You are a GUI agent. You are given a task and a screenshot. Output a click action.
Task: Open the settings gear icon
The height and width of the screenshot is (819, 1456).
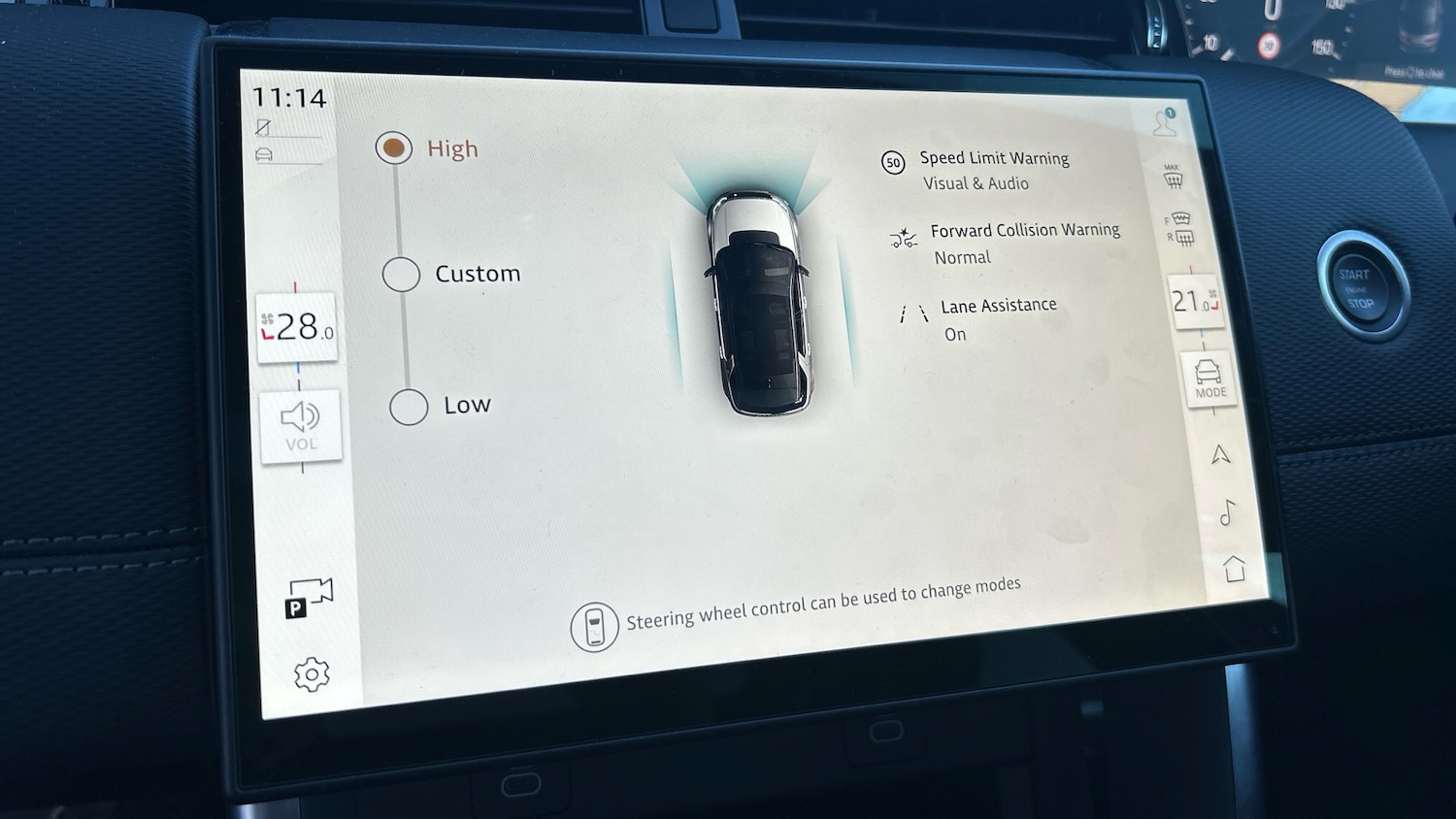coord(312,673)
